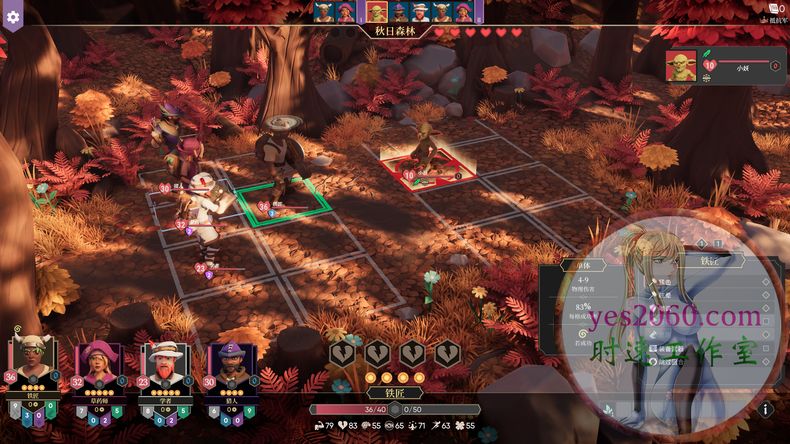Click the highlighted goblin in the turn order
This screenshot has width=790, height=444.
coord(377,12)
